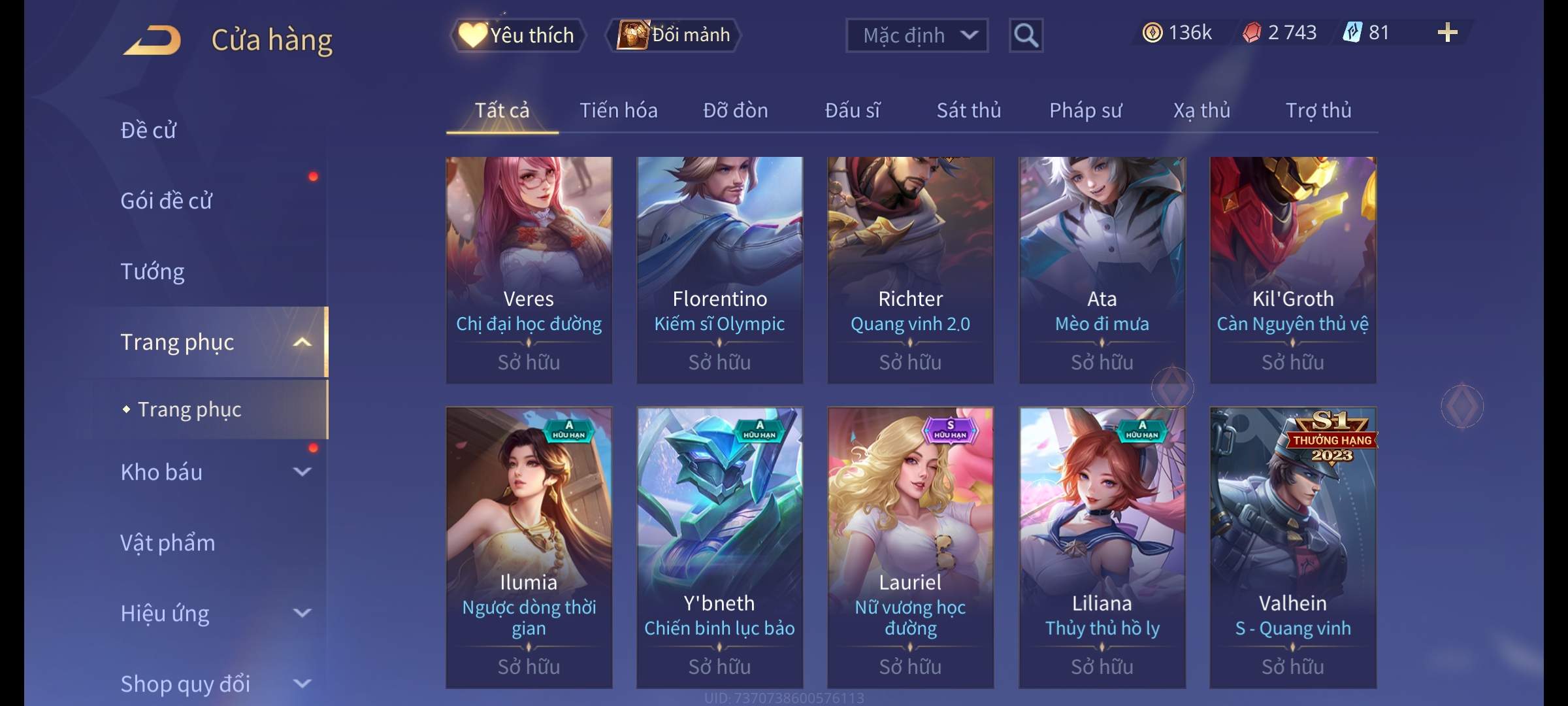
Task: Open the Valhein S - Quang vinh skin
Action: [x=1292, y=546]
